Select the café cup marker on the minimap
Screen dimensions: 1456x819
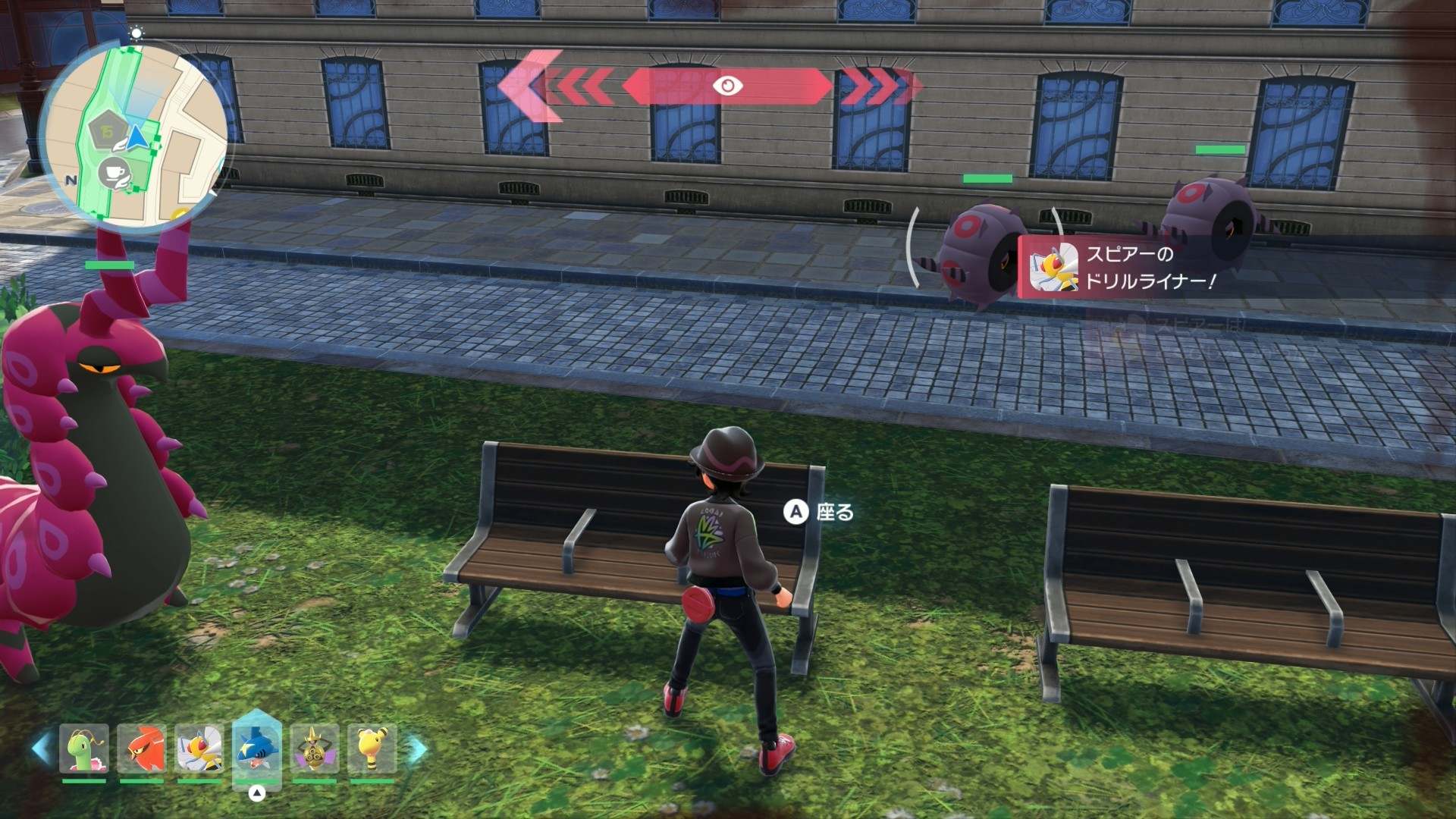click(x=114, y=174)
